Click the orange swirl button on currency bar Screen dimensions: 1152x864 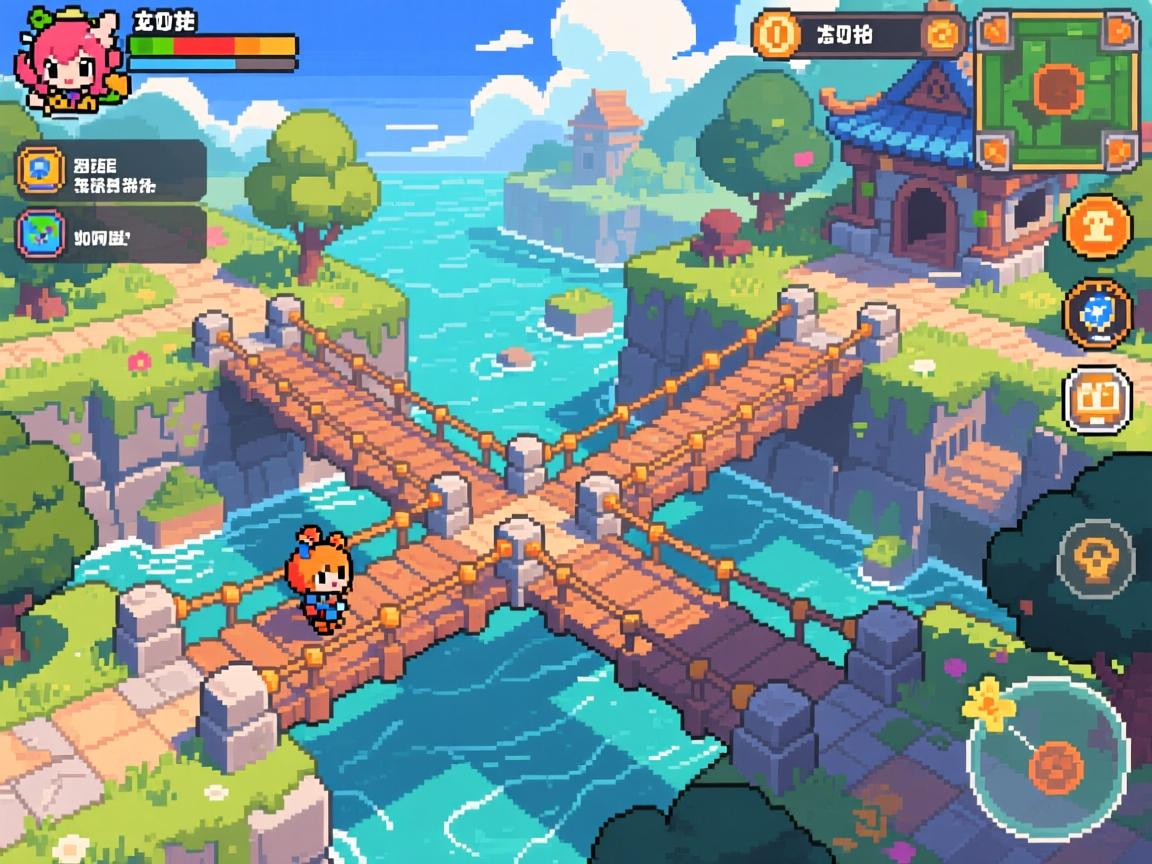click(942, 36)
